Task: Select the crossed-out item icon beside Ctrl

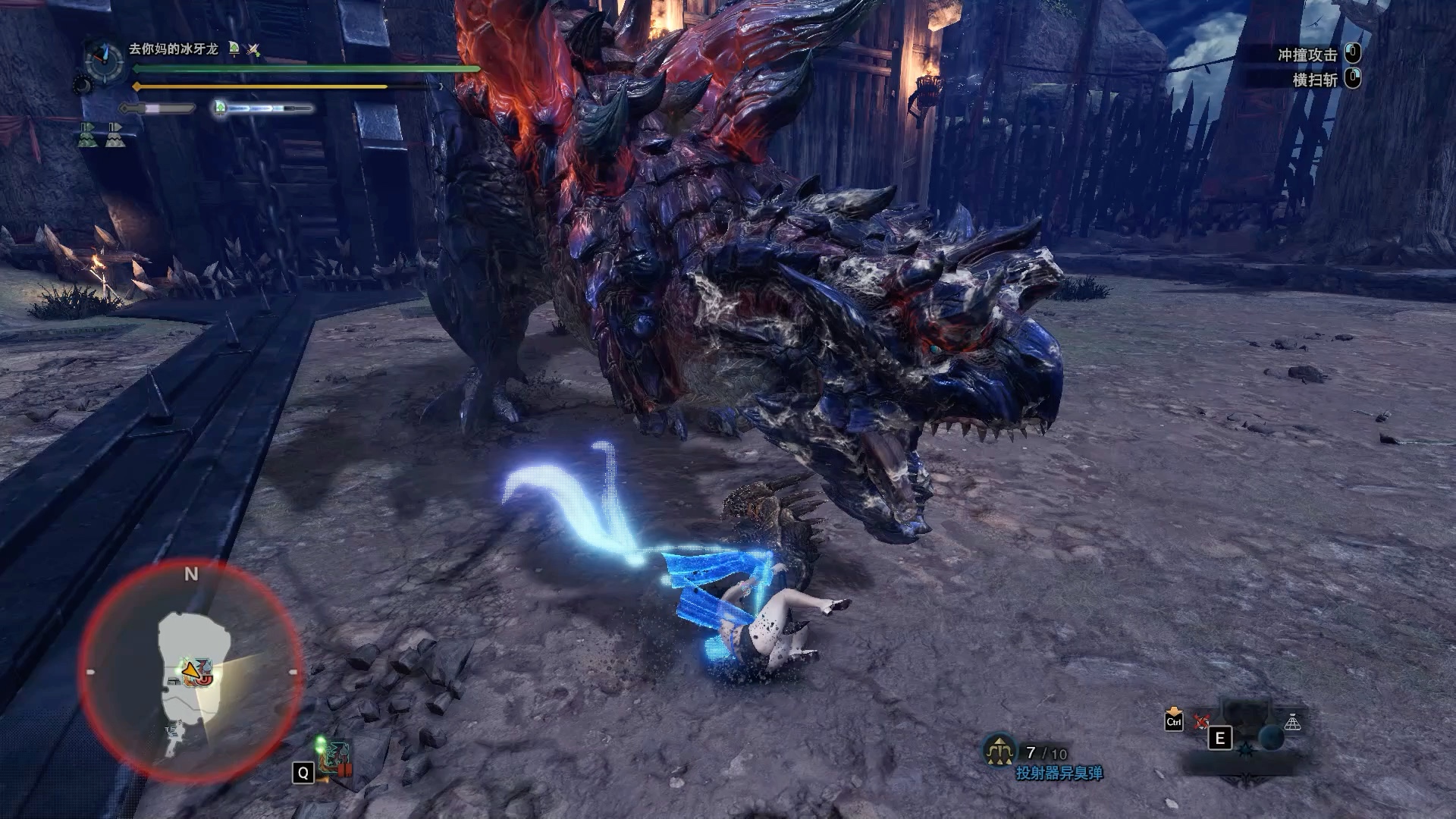Action: [x=1202, y=721]
